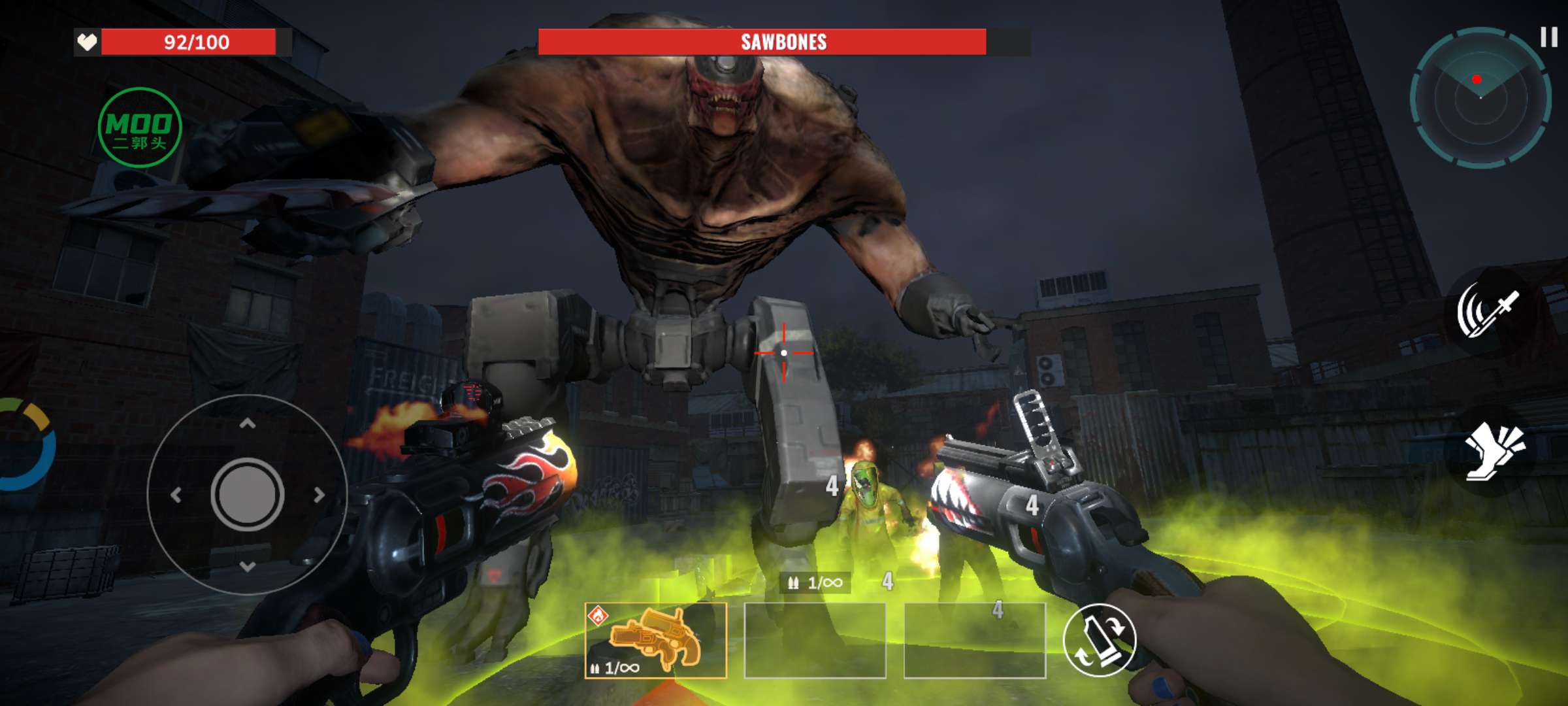Tap the virtual joystick center knob
Viewport: 1568px width, 706px height.
click(247, 495)
